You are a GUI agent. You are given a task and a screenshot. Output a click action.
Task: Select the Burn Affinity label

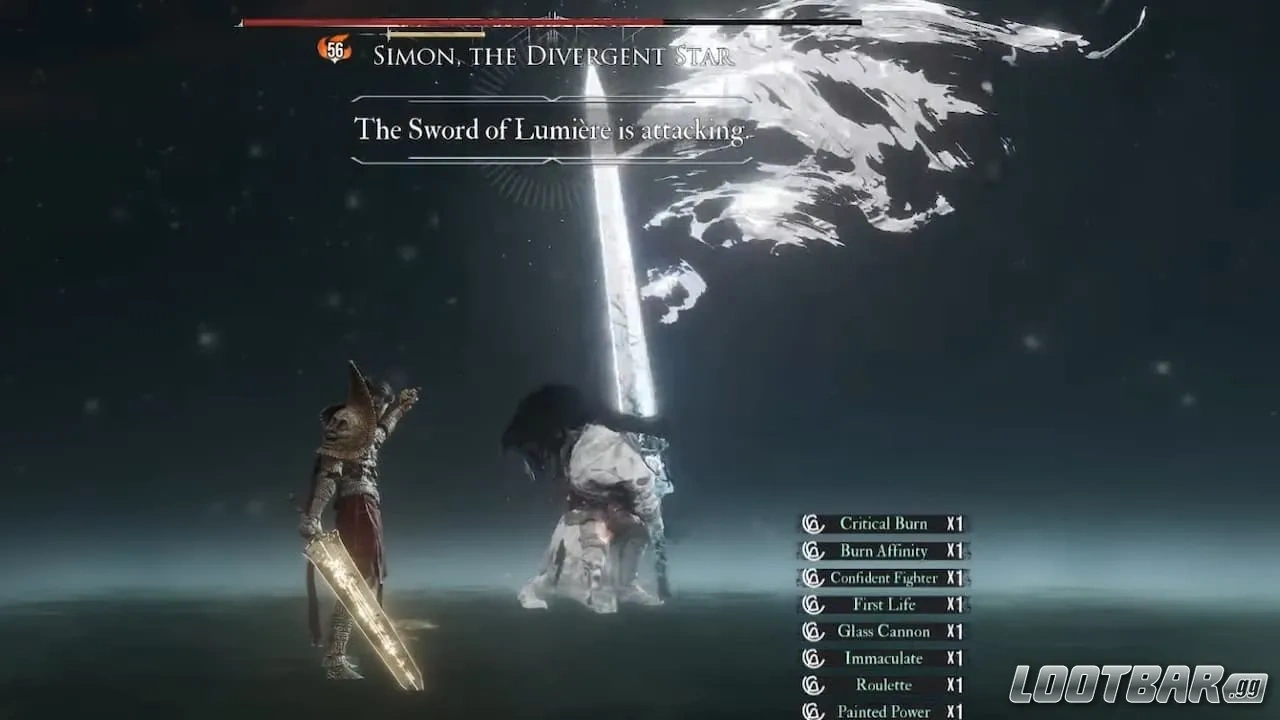click(x=884, y=550)
